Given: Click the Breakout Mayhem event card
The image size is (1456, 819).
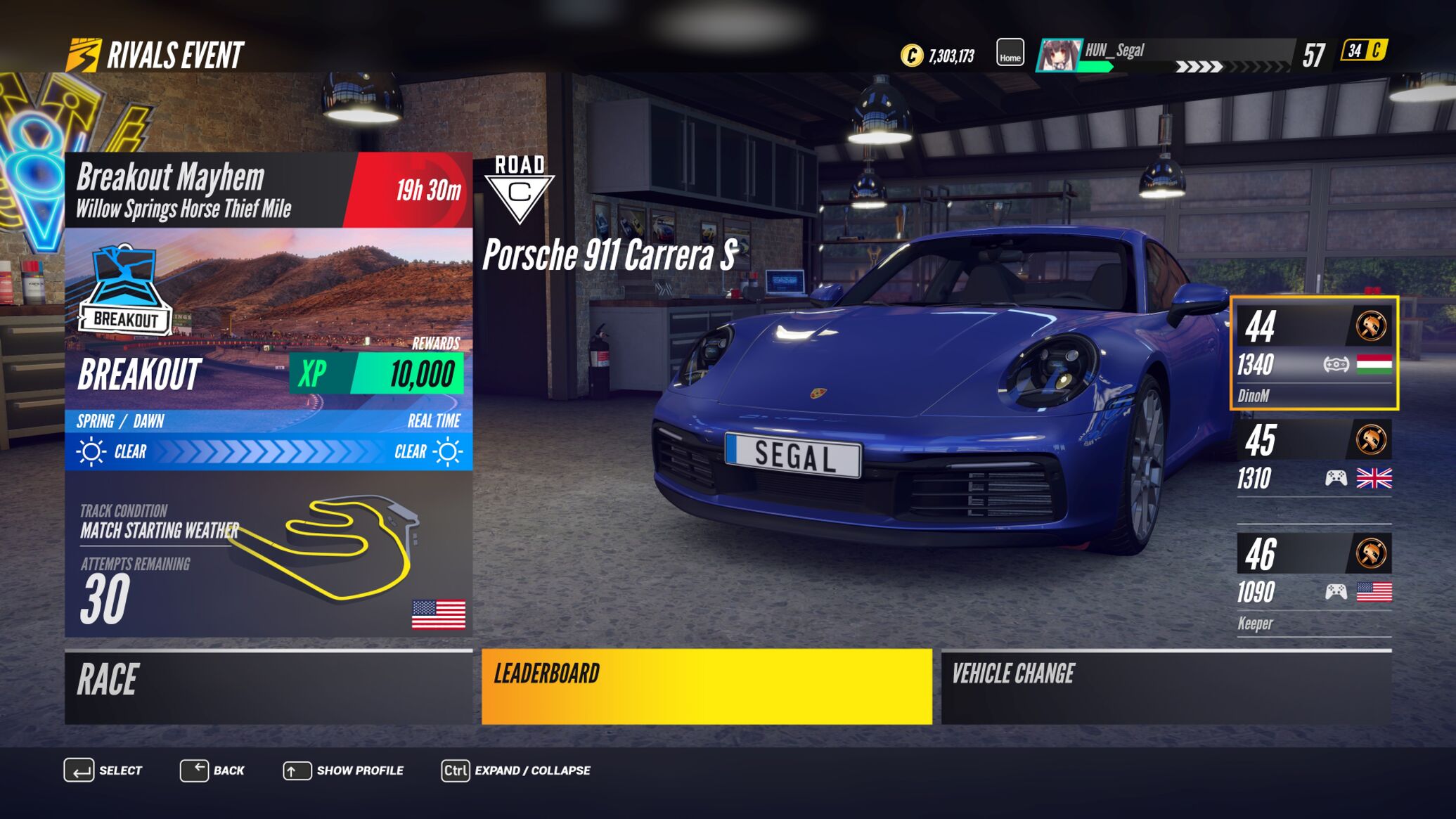Looking at the screenshot, I should click(269, 394).
